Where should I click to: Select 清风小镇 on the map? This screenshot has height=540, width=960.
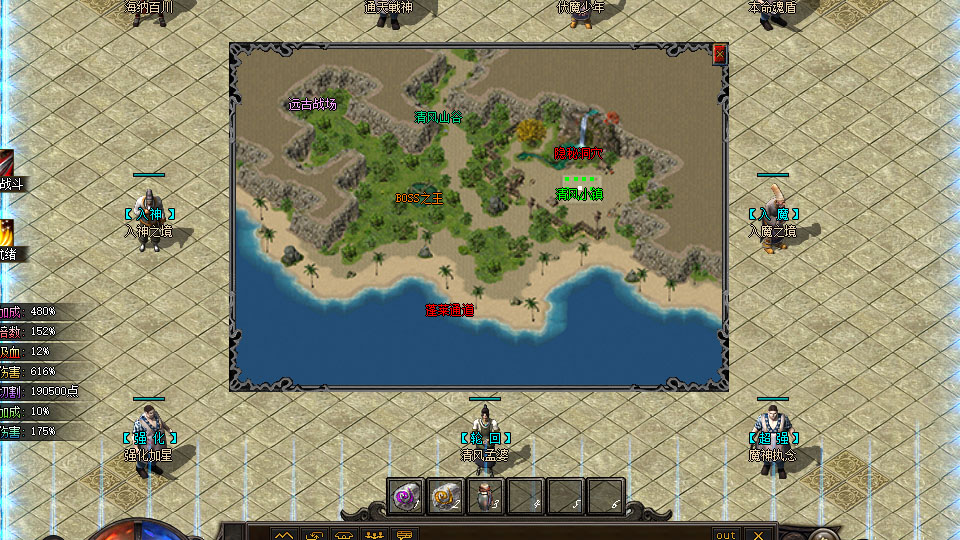[579, 193]
